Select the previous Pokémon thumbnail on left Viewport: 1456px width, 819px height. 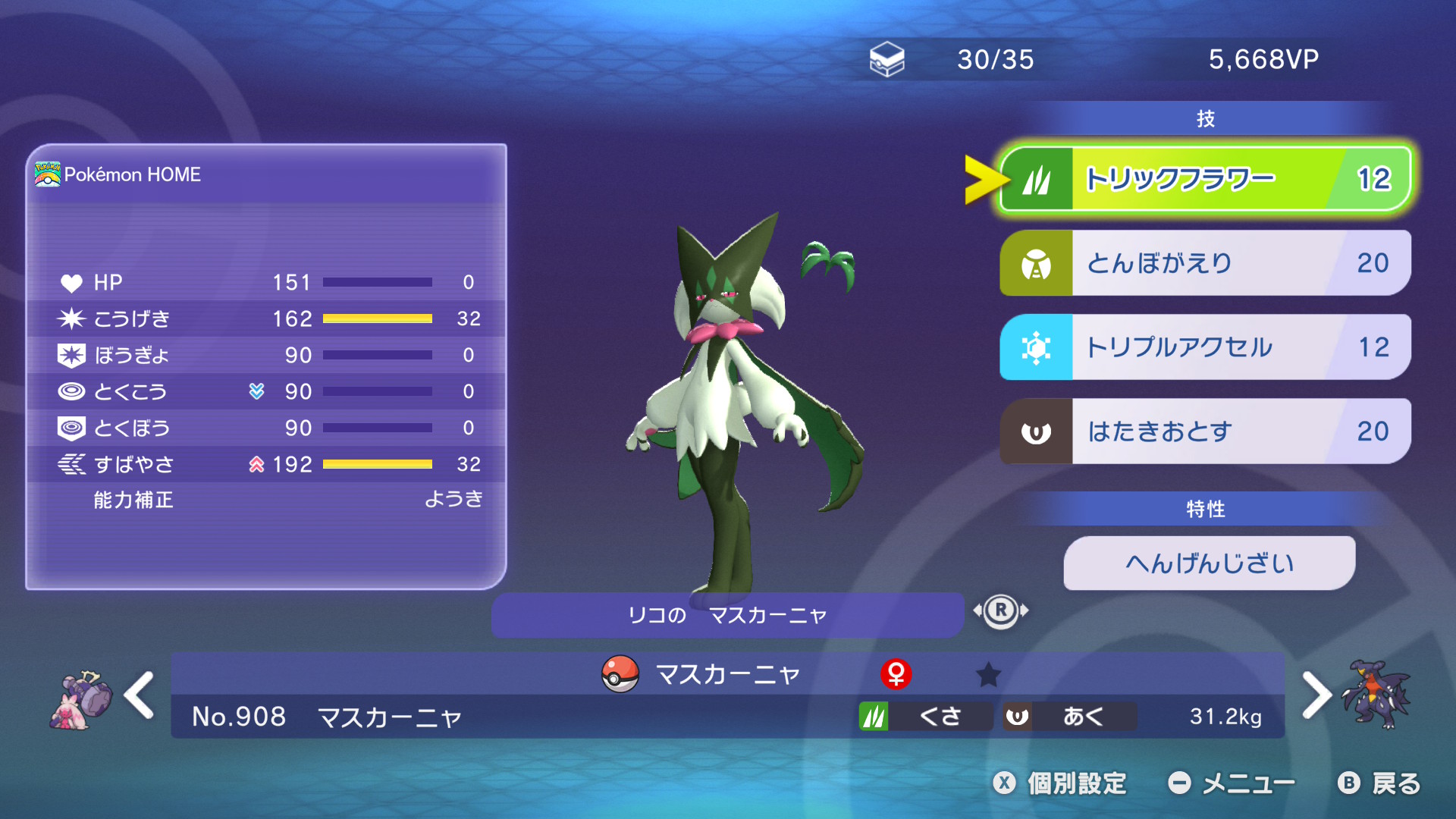(81, 700)
